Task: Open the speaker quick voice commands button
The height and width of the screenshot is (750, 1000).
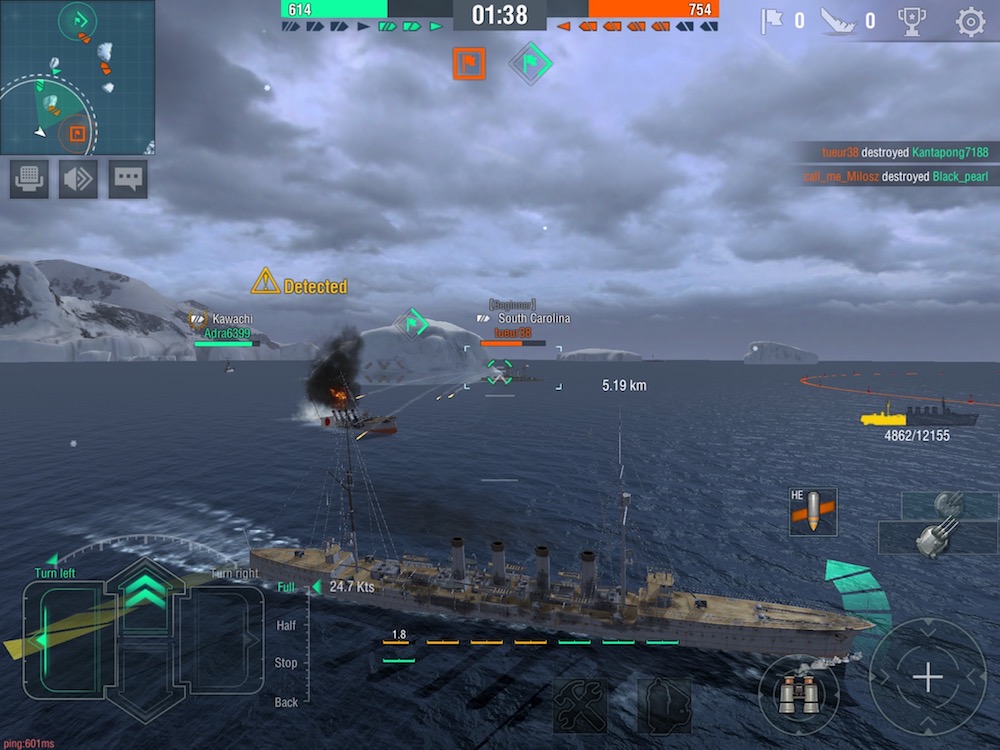Action: pyautogui.click(x=78, y=179)
